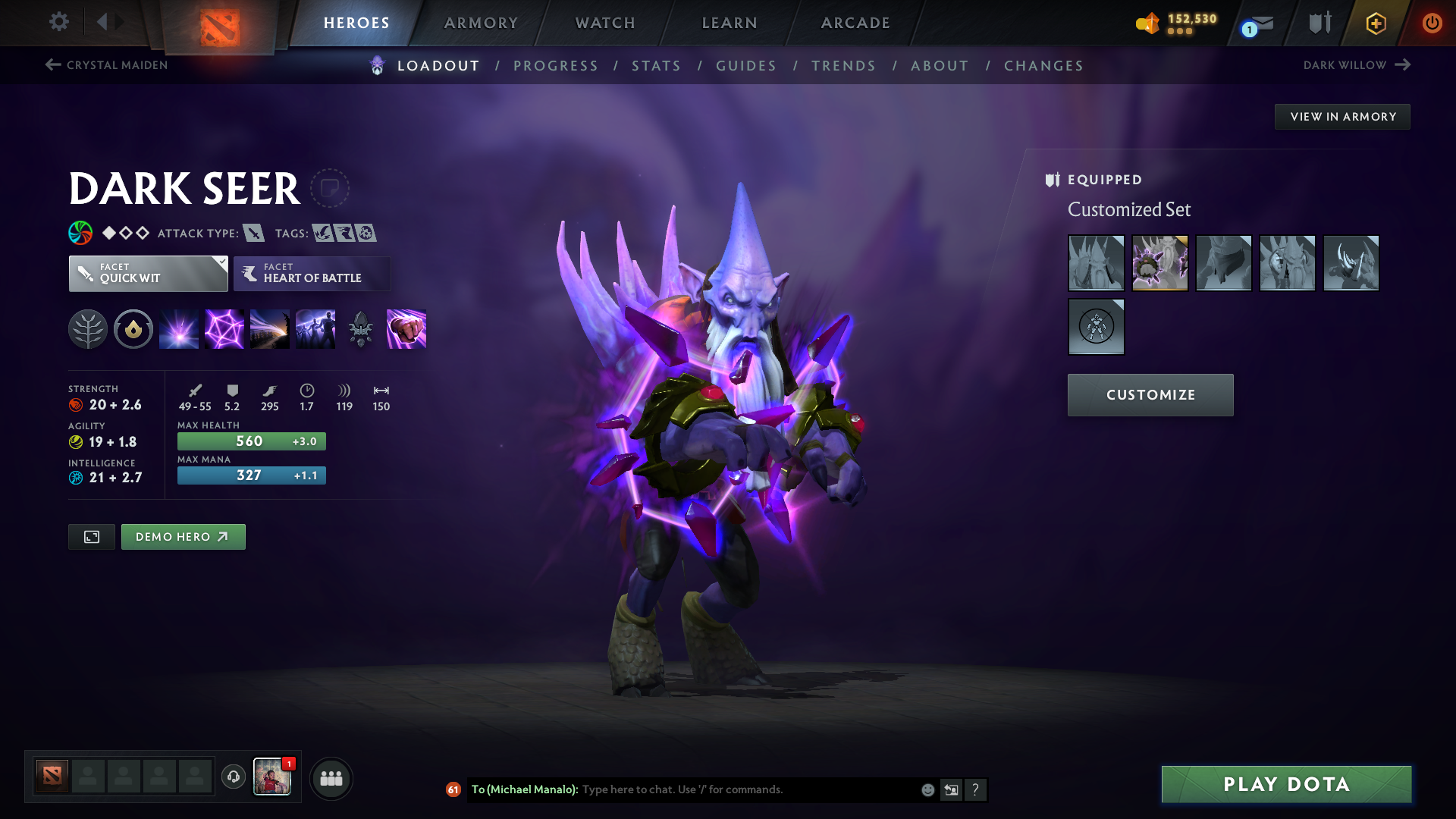
Task: Select the Surge ability icon
Action: 269,328
